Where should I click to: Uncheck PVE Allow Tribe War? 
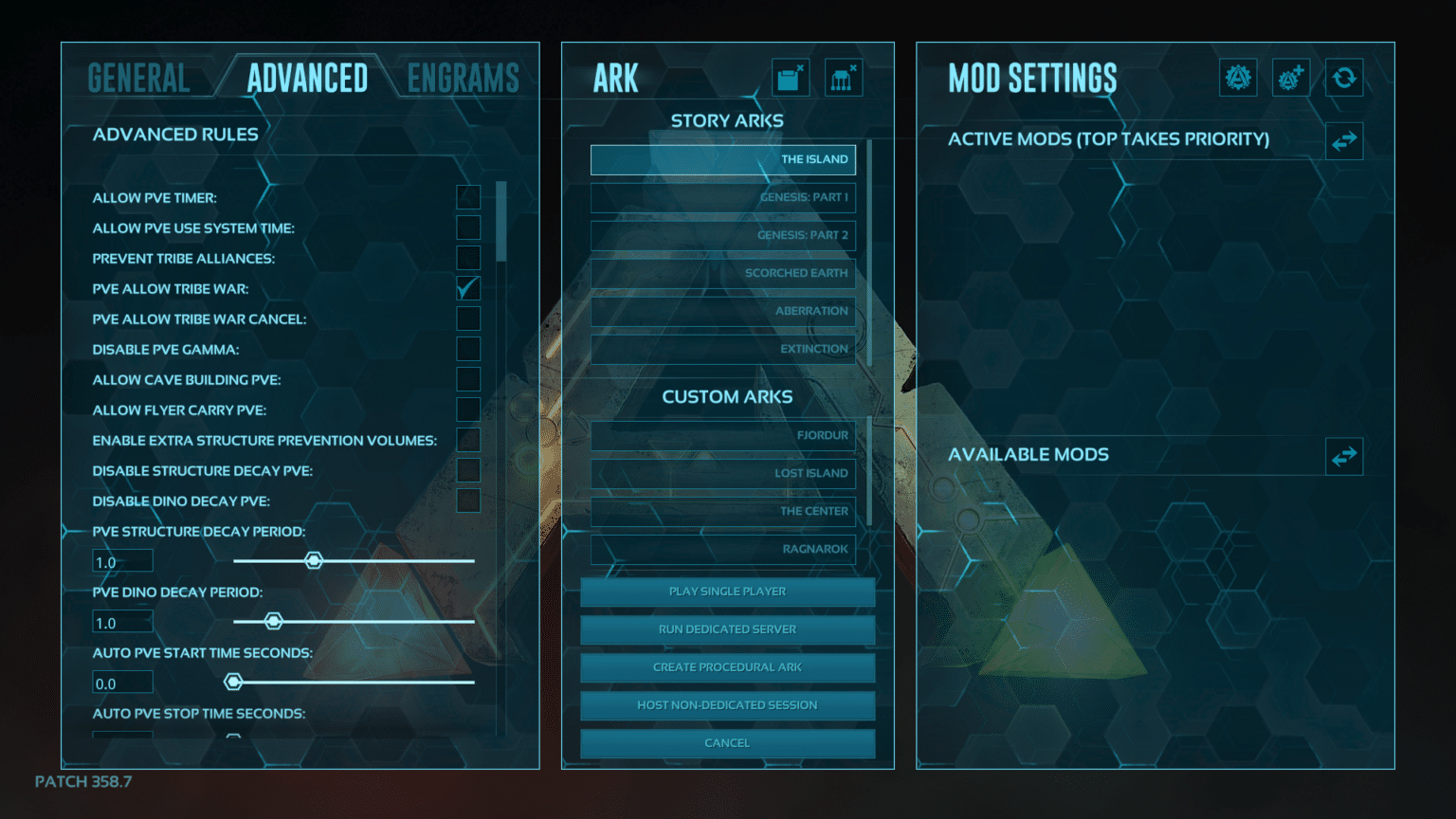467,288
